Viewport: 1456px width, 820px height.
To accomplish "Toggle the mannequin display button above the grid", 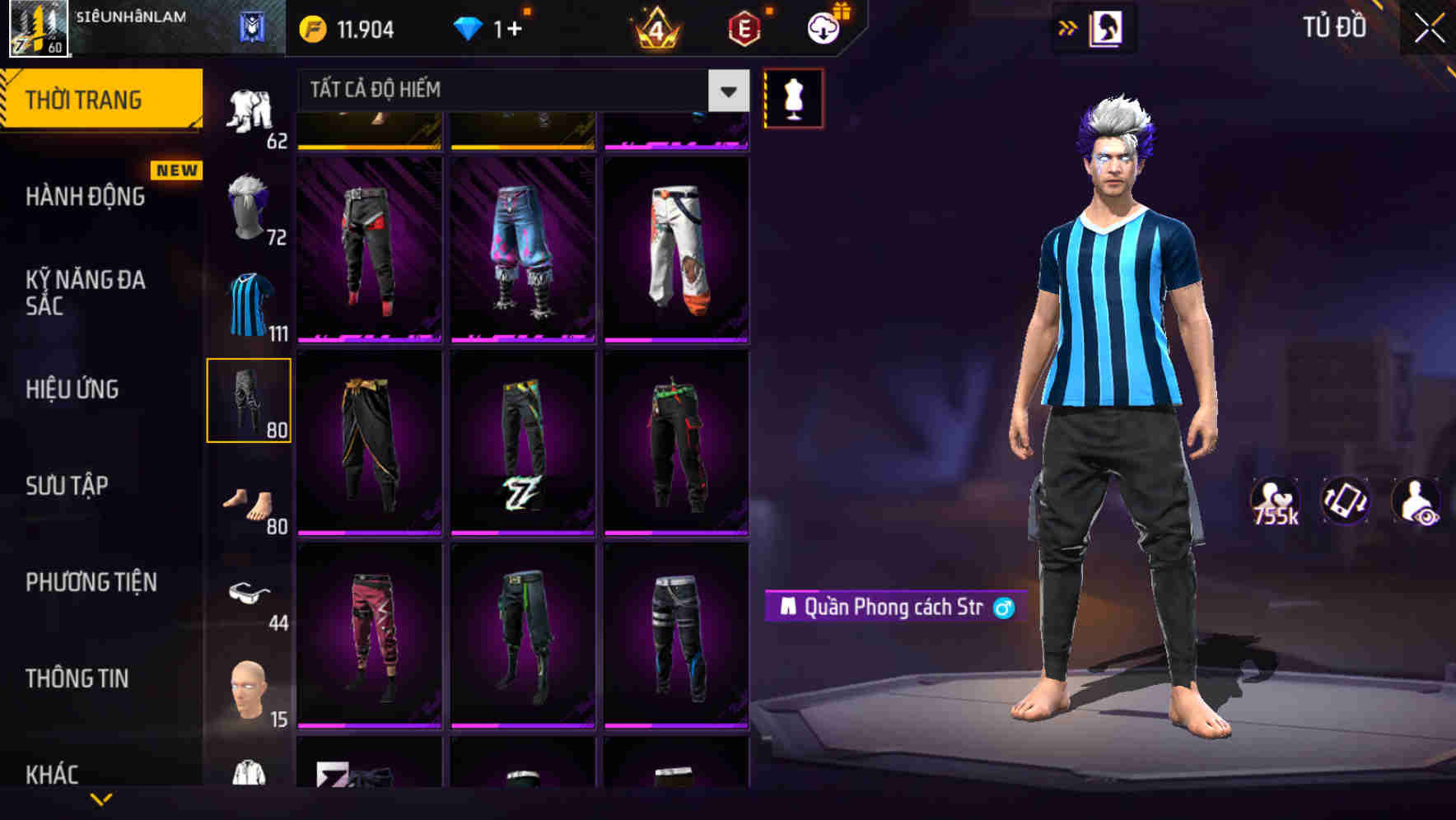I will pos(792,97).
